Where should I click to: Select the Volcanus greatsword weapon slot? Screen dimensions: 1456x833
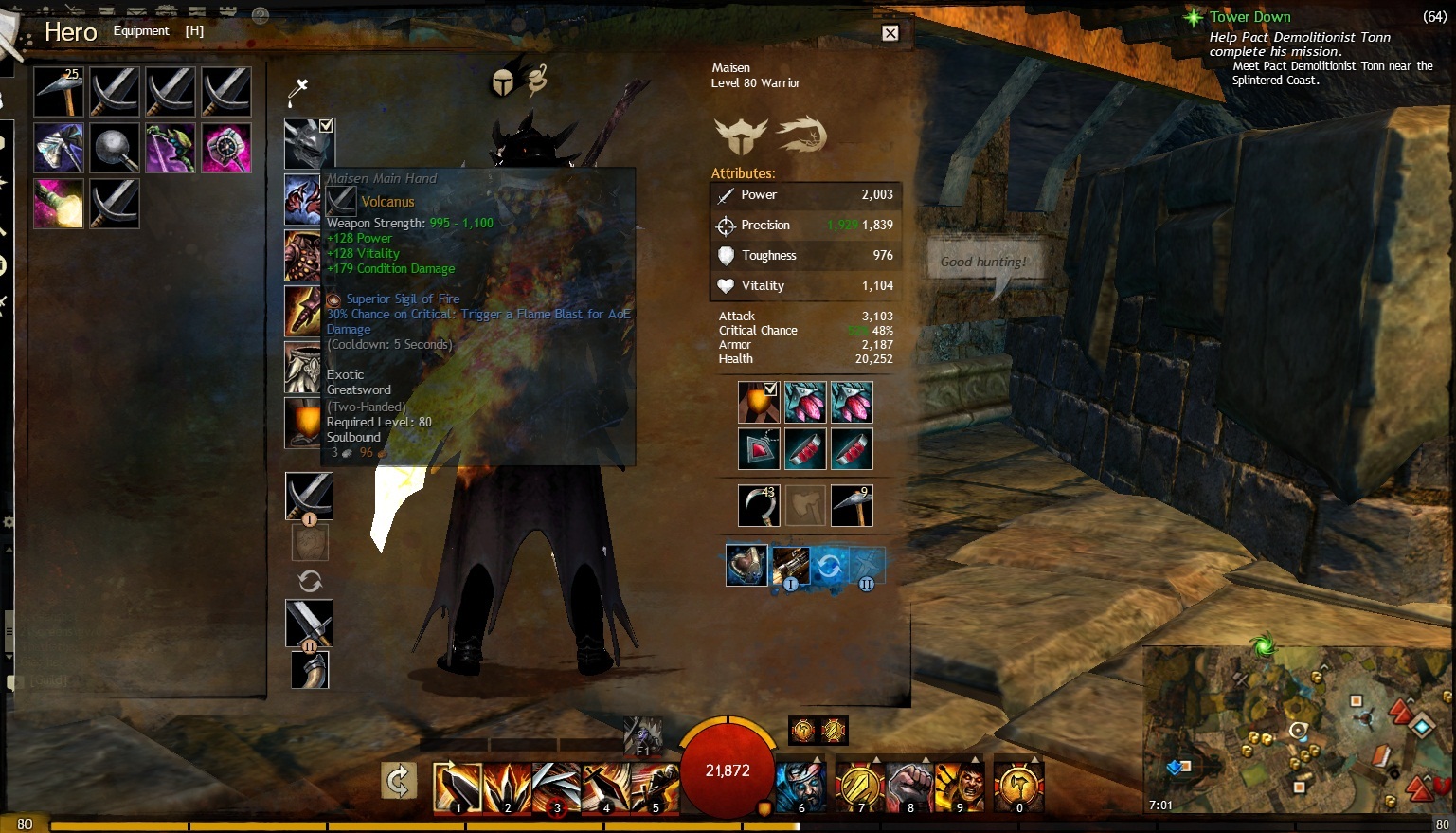pos(309,496)
